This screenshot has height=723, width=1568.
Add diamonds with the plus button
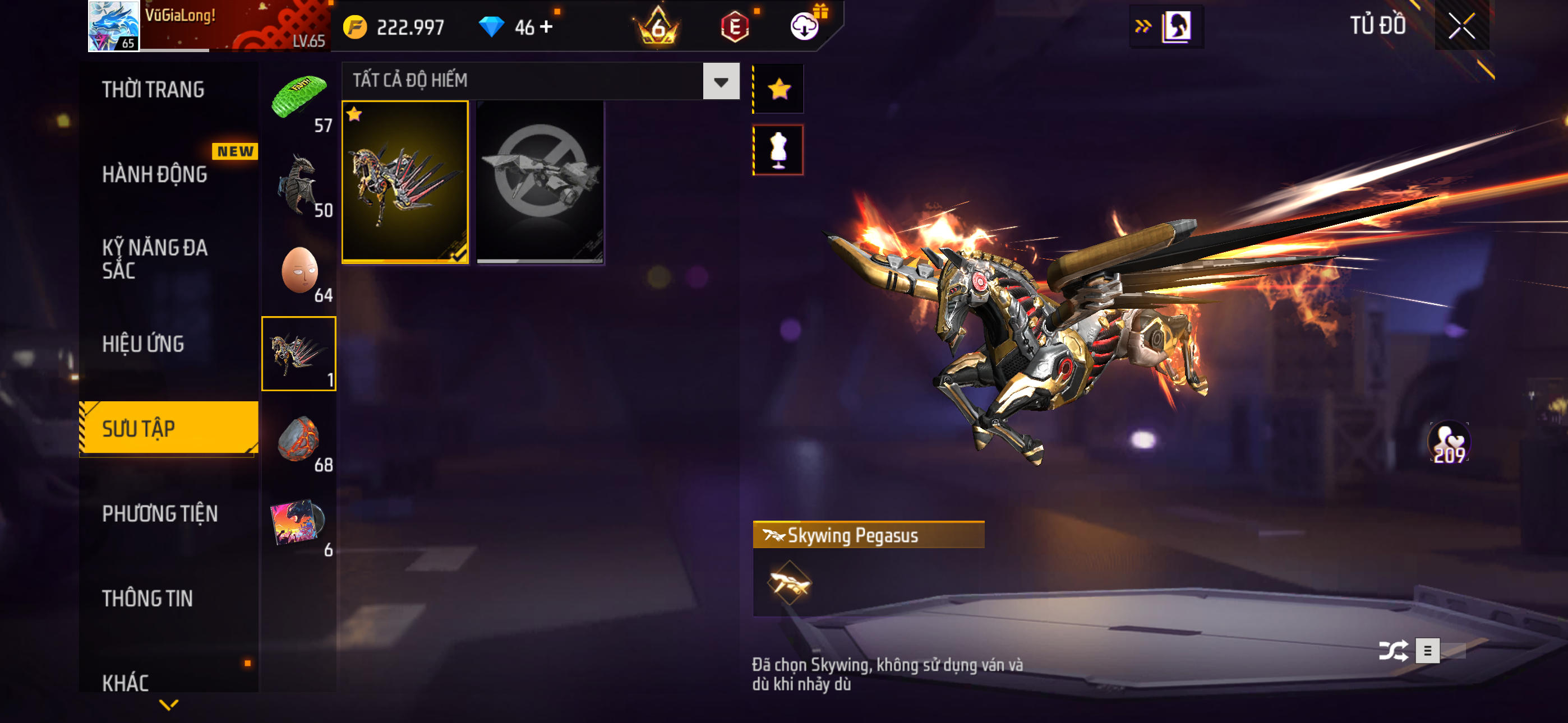click(x=547, y=27)
